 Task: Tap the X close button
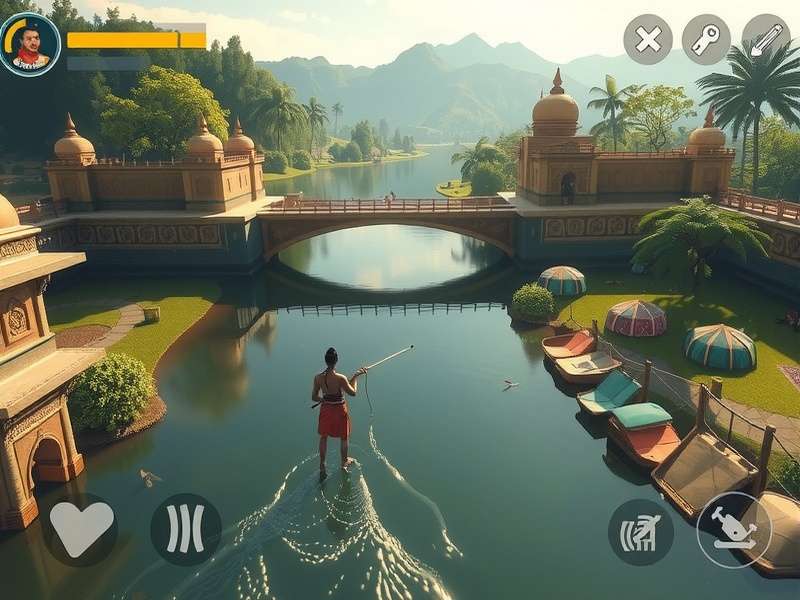648,39
